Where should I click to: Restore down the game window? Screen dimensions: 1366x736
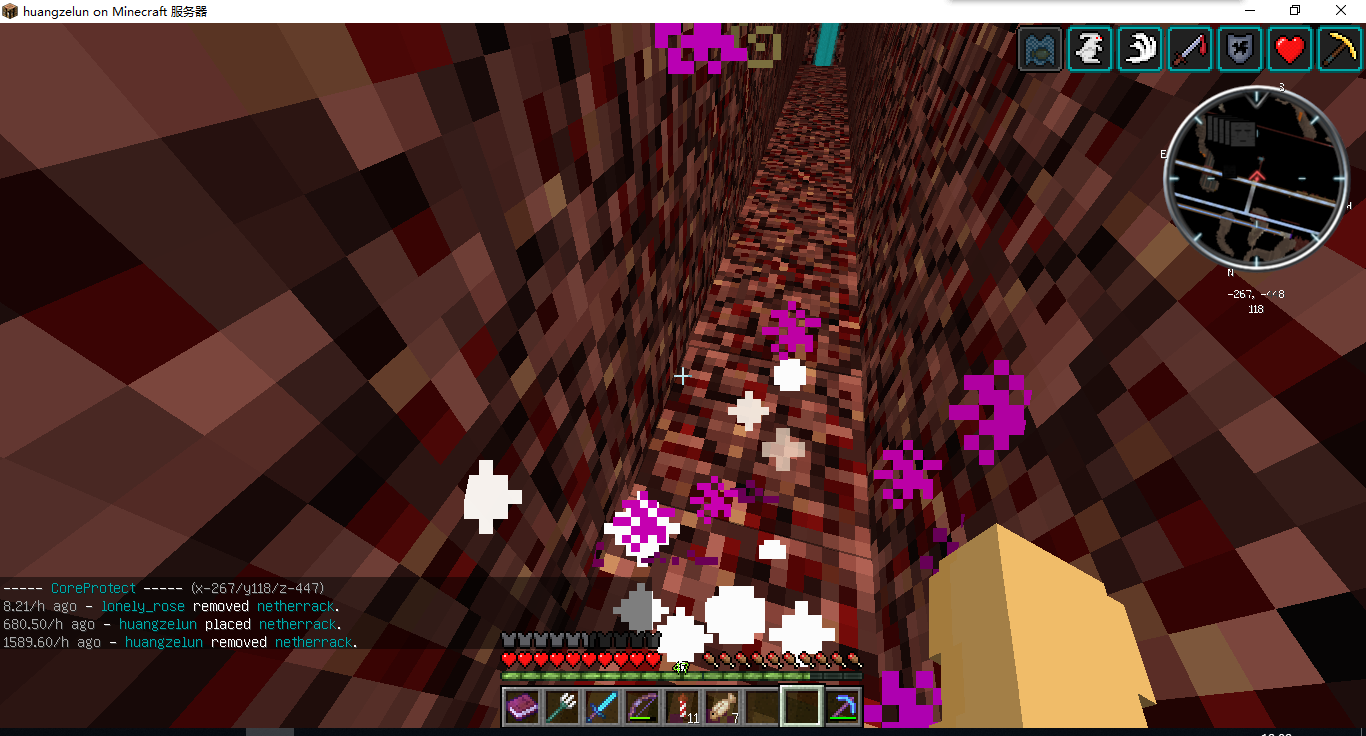(1295, 11)
